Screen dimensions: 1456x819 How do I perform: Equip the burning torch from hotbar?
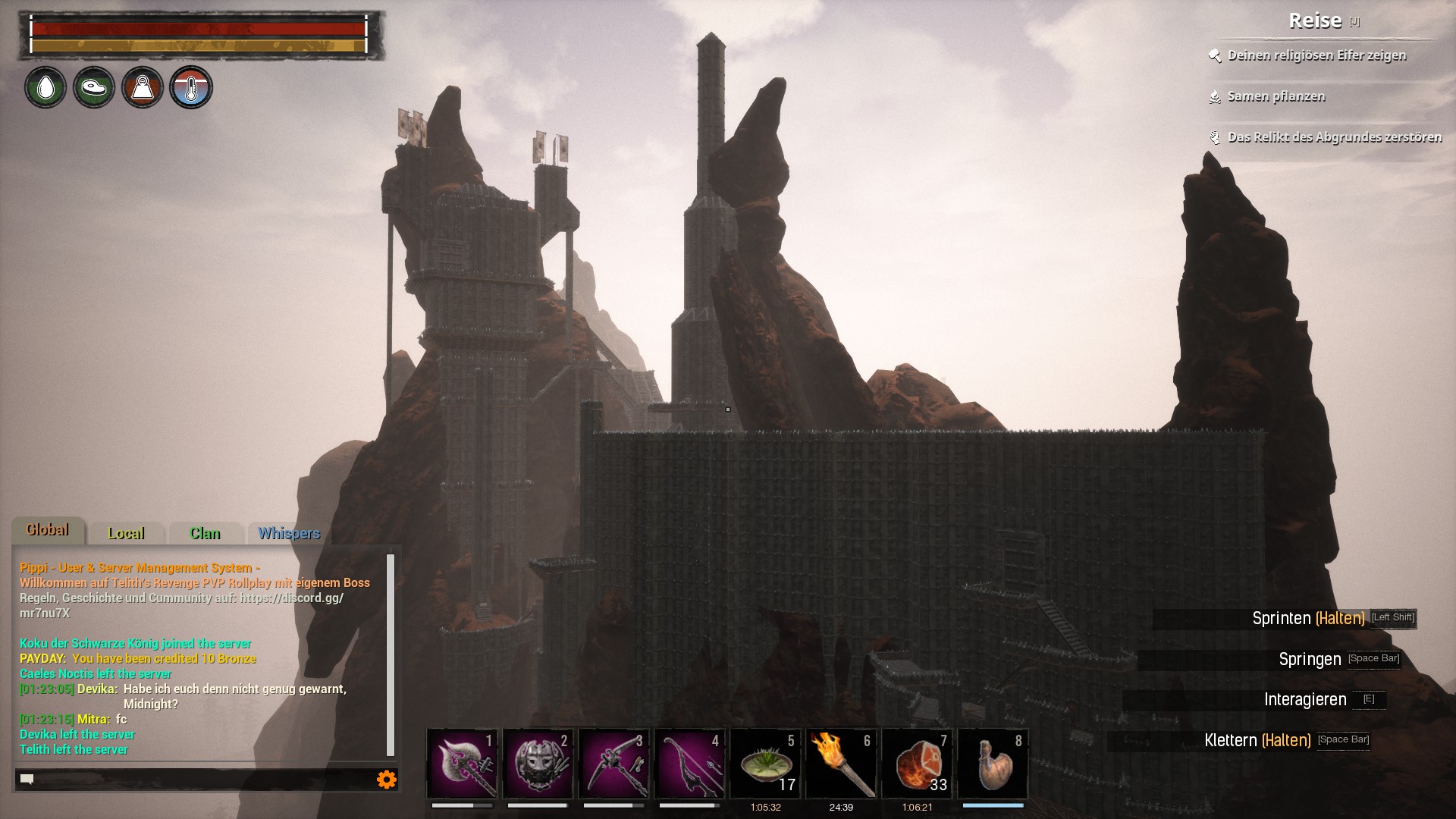click(841, 764)
